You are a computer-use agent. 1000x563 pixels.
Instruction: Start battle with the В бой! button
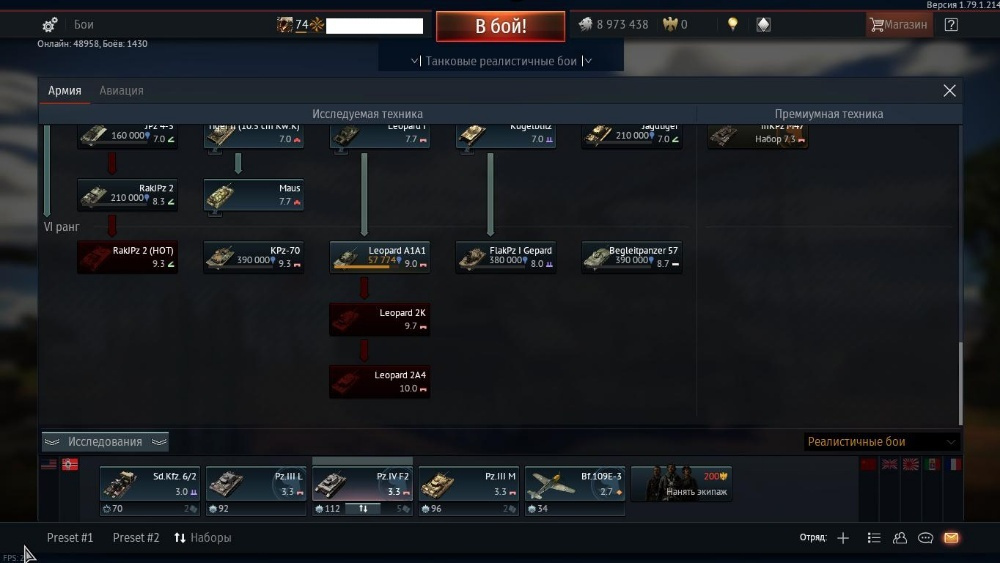[x=500, y=26]
